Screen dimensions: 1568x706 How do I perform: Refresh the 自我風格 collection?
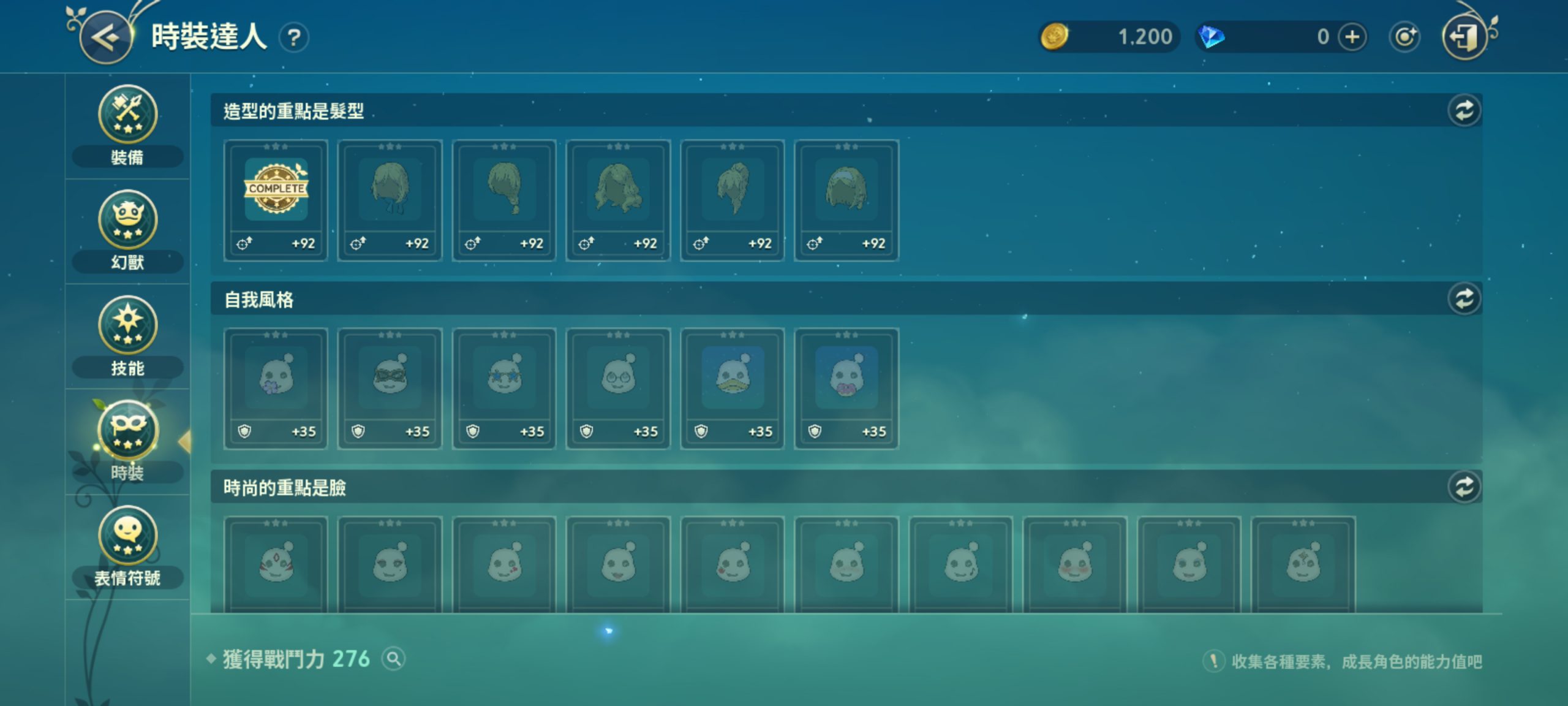pos(1464,299)
